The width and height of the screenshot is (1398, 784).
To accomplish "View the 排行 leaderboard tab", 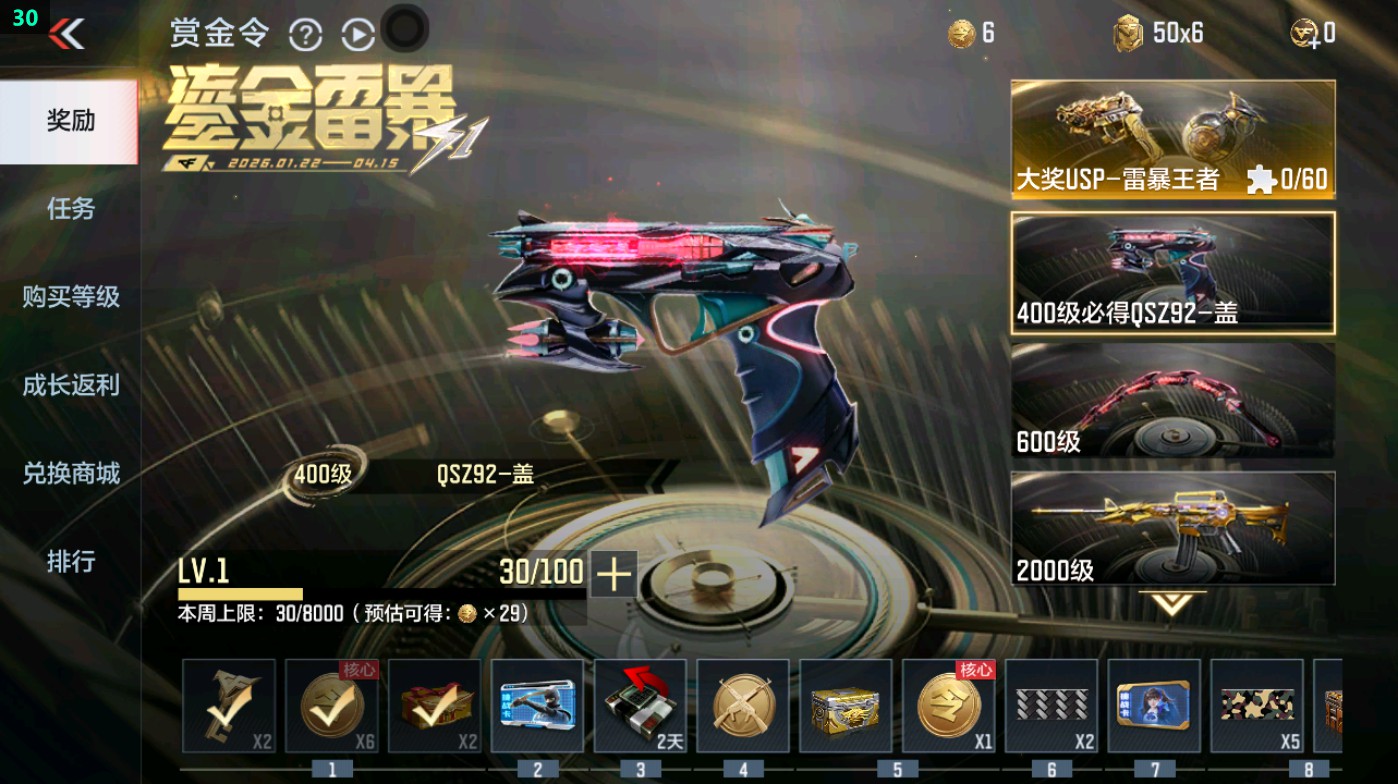I will click(68, 563).
